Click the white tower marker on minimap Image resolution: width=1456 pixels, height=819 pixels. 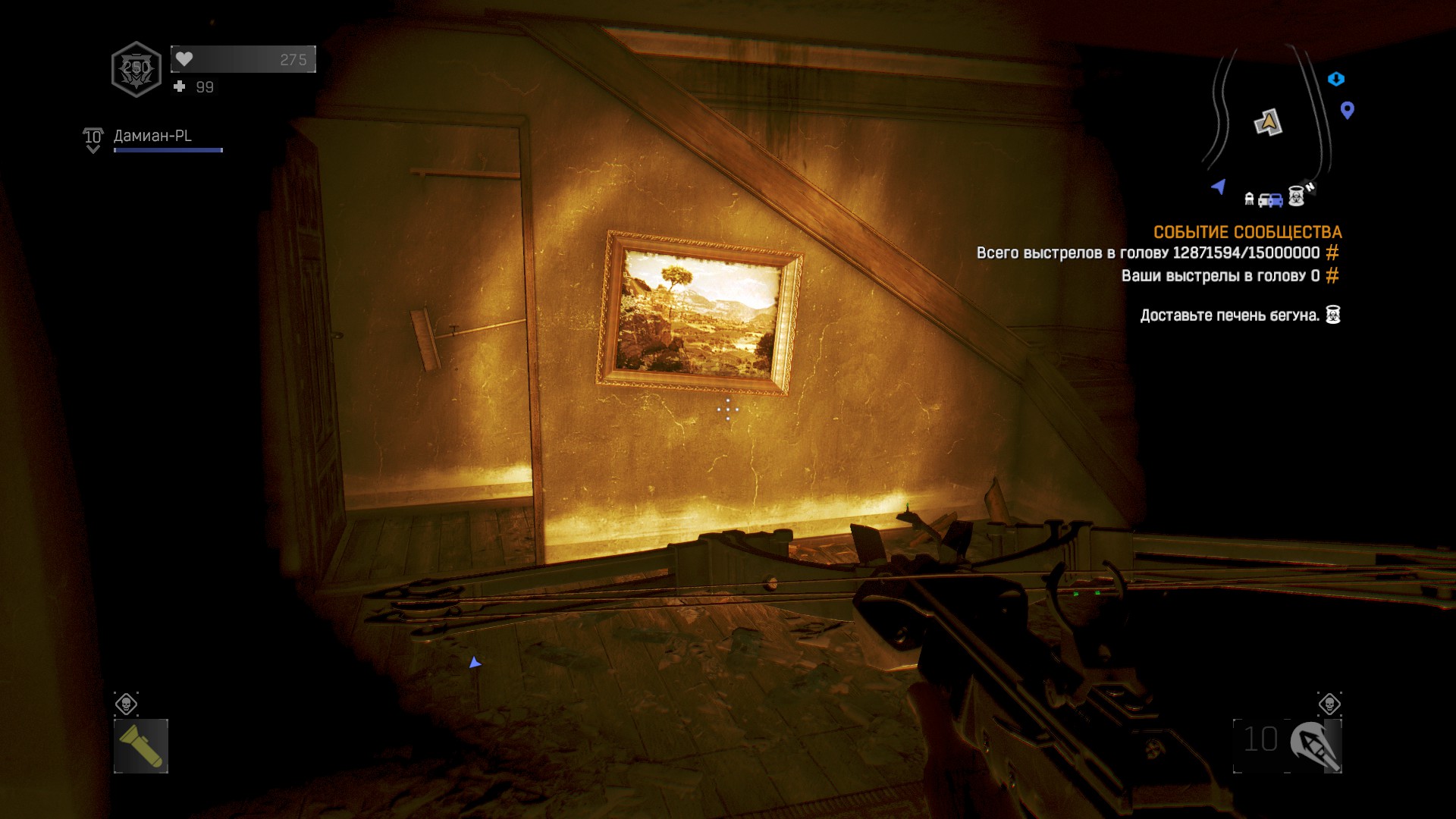1249,199
